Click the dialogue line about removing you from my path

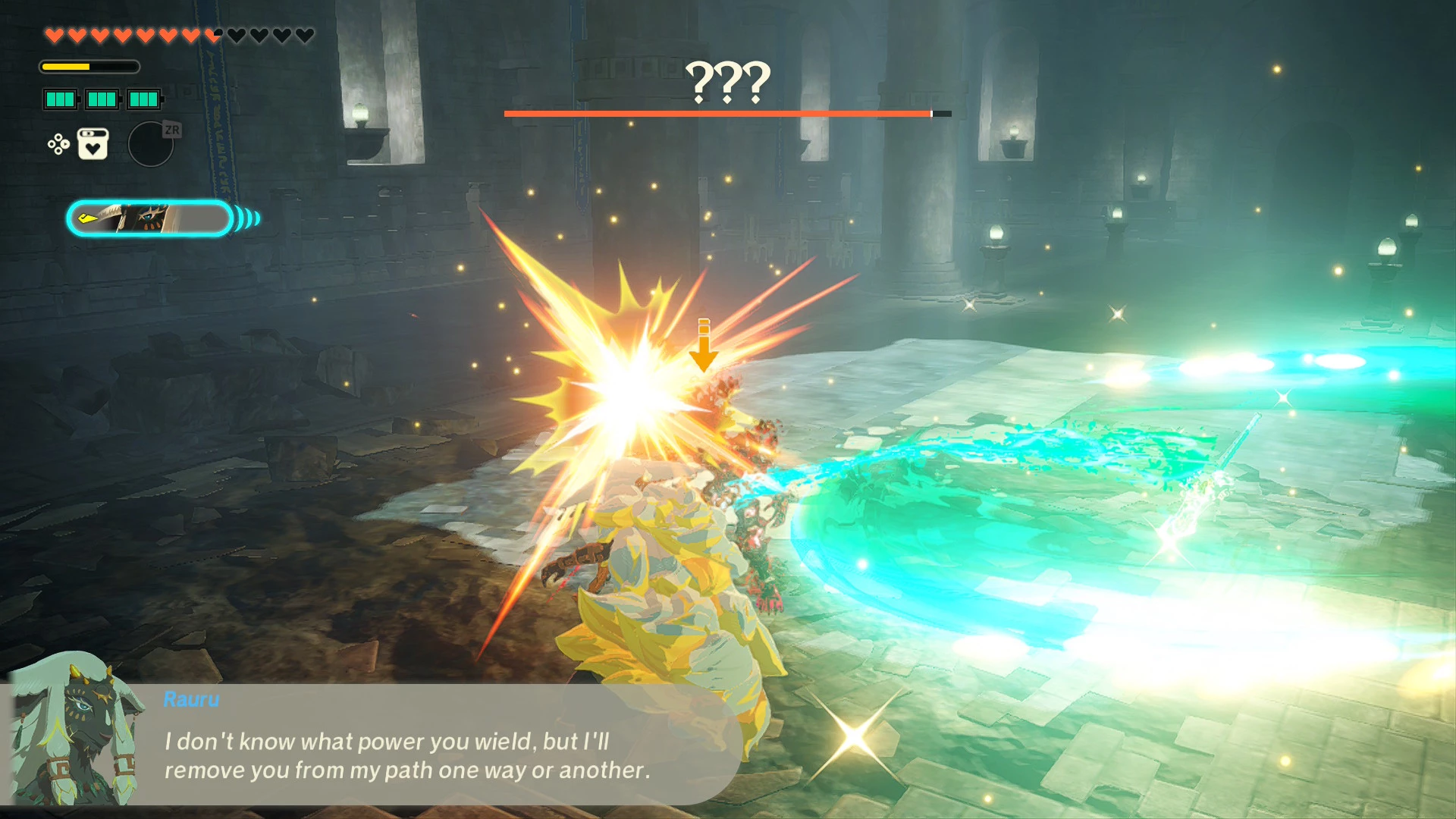[407, 770]
